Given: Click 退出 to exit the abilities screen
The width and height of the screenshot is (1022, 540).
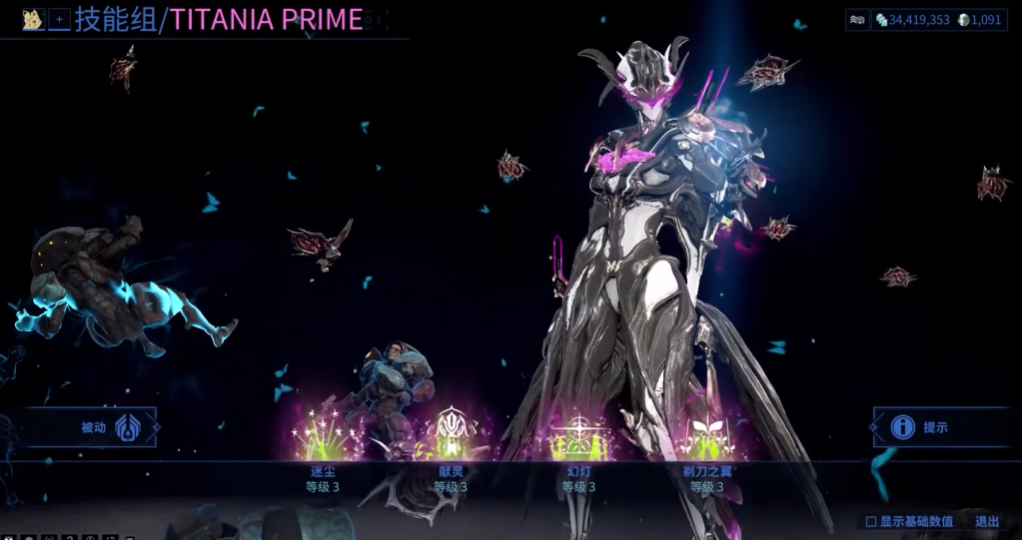Looking at the screenshot, I should pyautogui.click(x=987, y=521).
